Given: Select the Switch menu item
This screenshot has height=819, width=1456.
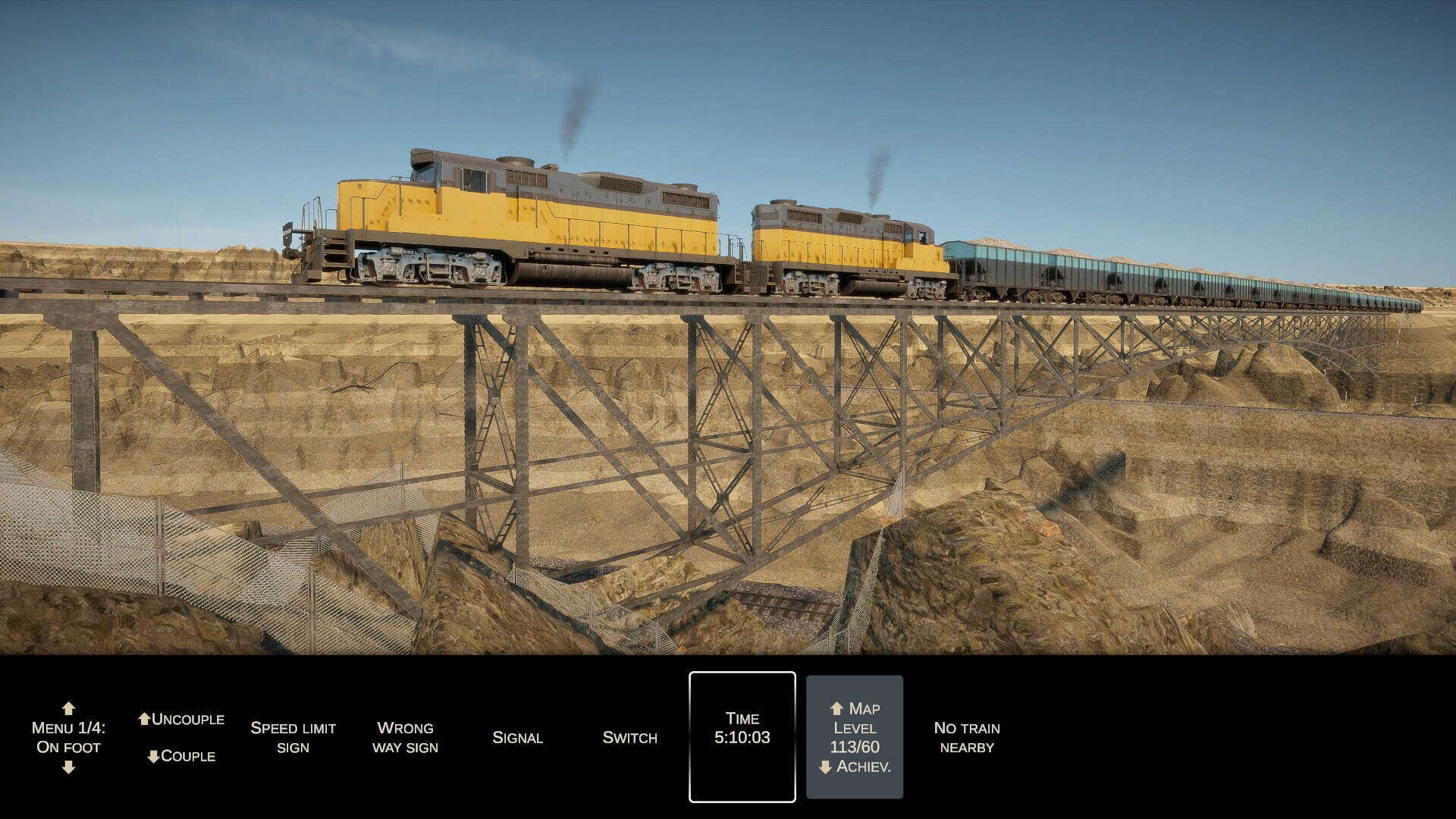Looking at the screenshot, I should pos(629,737).
